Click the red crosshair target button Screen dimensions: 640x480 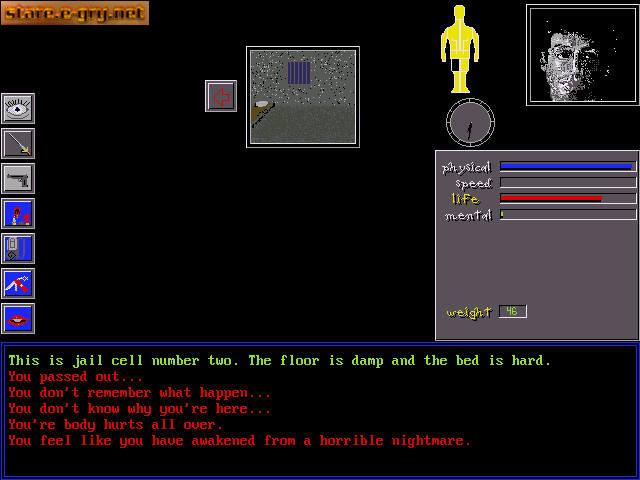point(221,96)
